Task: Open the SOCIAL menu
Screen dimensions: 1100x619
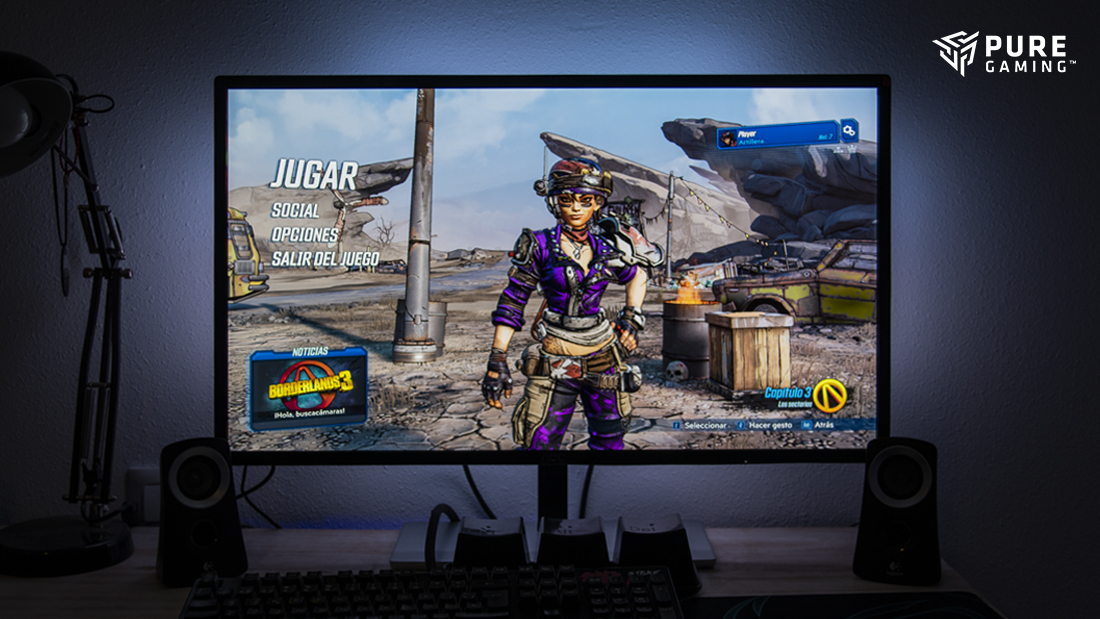Action: pyautogui.click(x=295, y=211)
